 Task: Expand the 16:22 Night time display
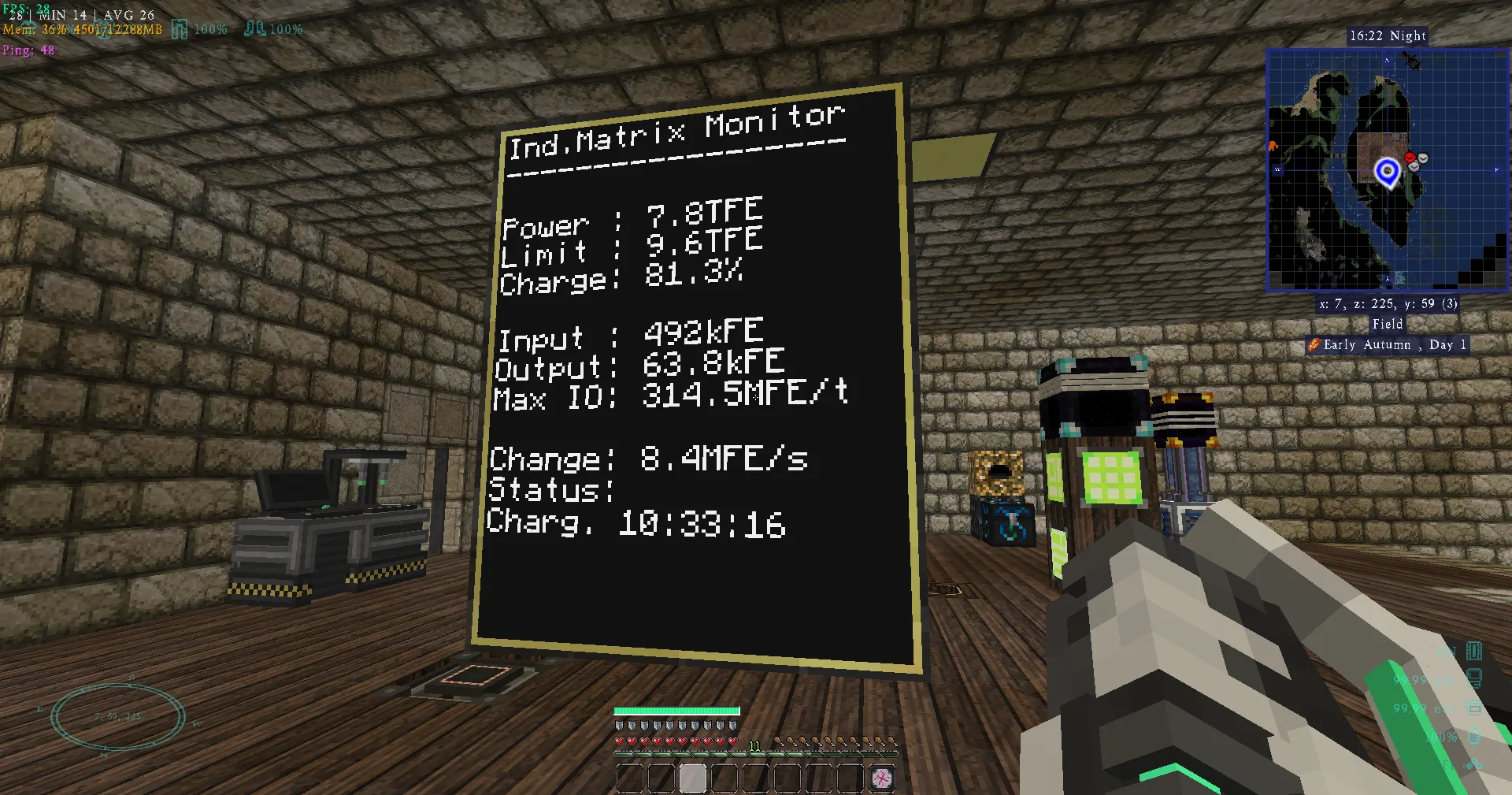[x=1387, y=35]
